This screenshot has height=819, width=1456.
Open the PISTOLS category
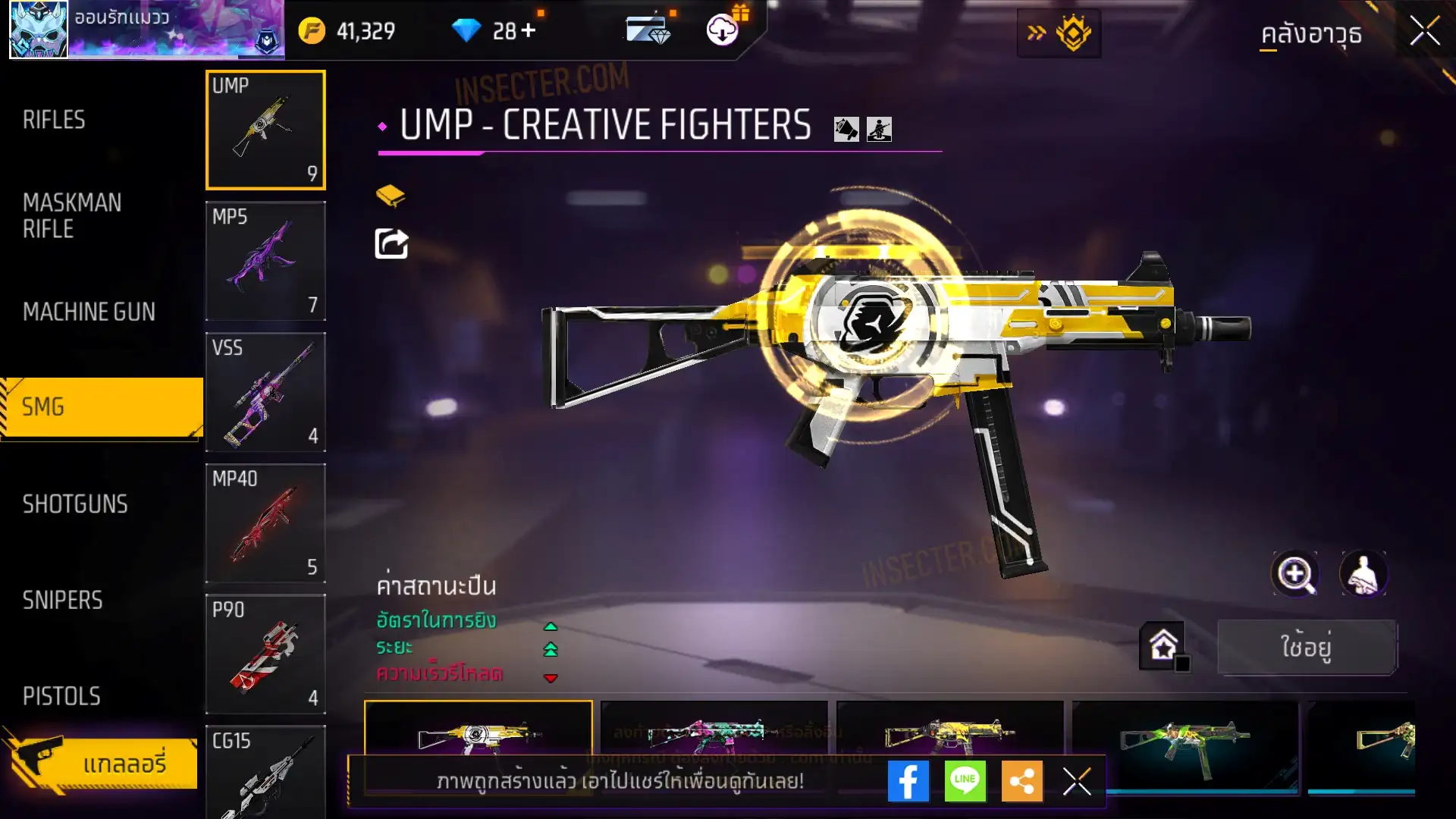point(61,696)
